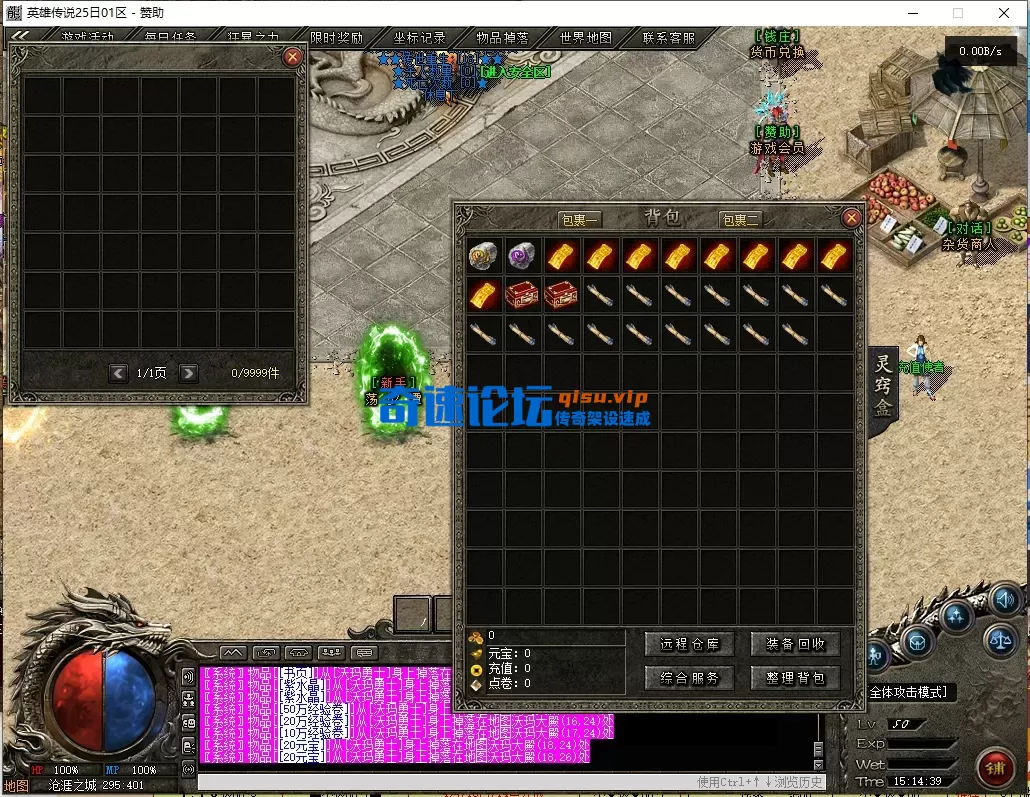The height and width of the screenshot is (797, 1030).
Task: Go to previous page in storage panel
Action: [x=118, y=373]
